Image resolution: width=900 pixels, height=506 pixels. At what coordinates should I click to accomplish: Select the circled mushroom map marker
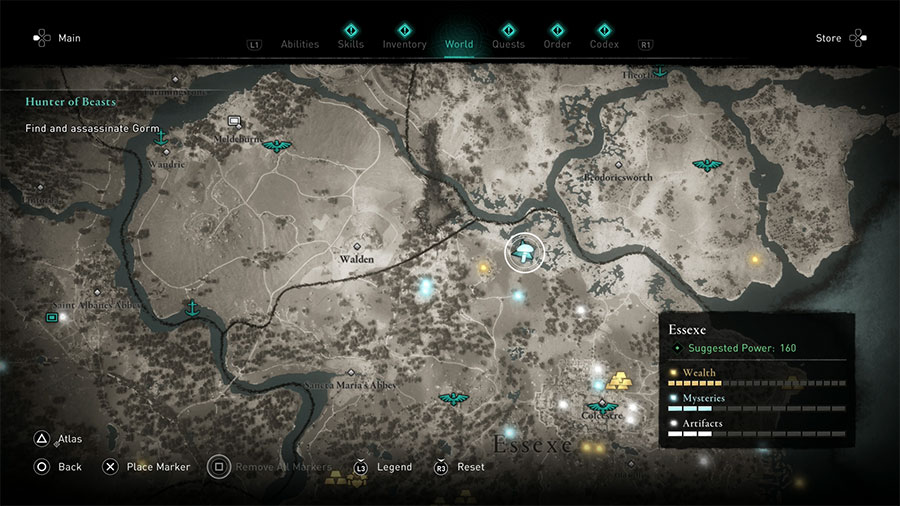pos(522,252)
